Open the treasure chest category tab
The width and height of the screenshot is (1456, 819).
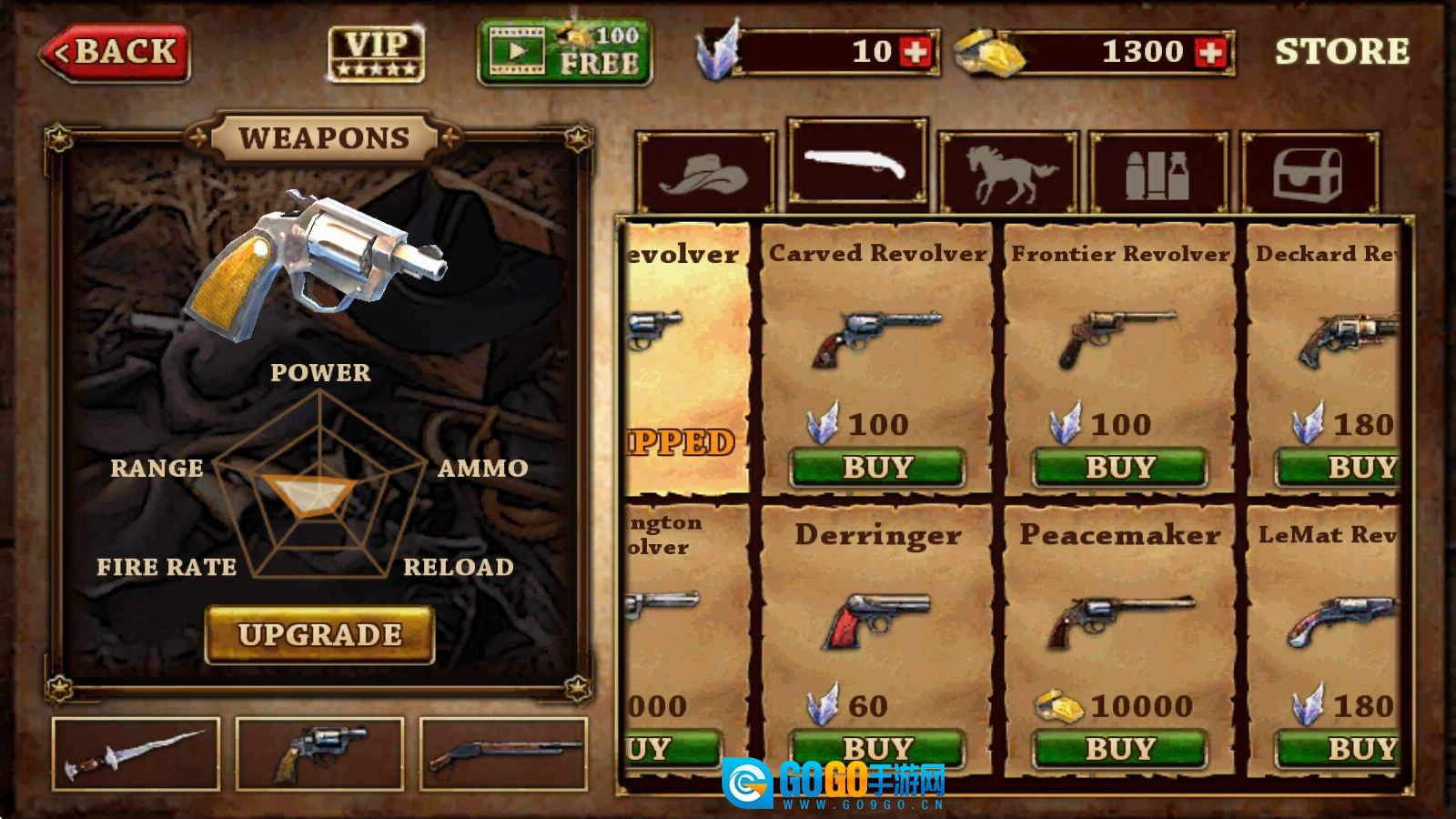1309,173
